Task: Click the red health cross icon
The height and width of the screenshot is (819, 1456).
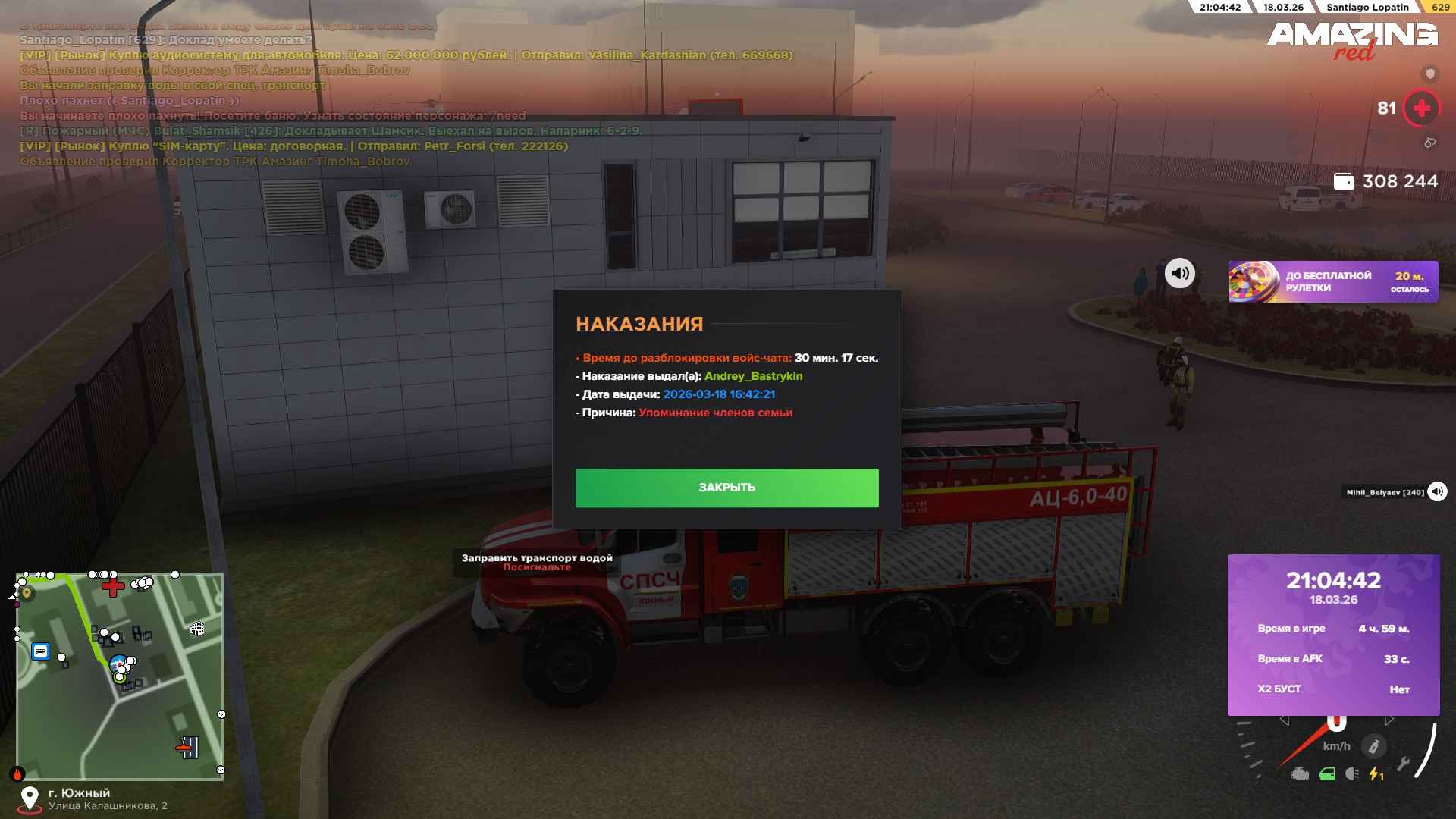Action: [1422, 108]
